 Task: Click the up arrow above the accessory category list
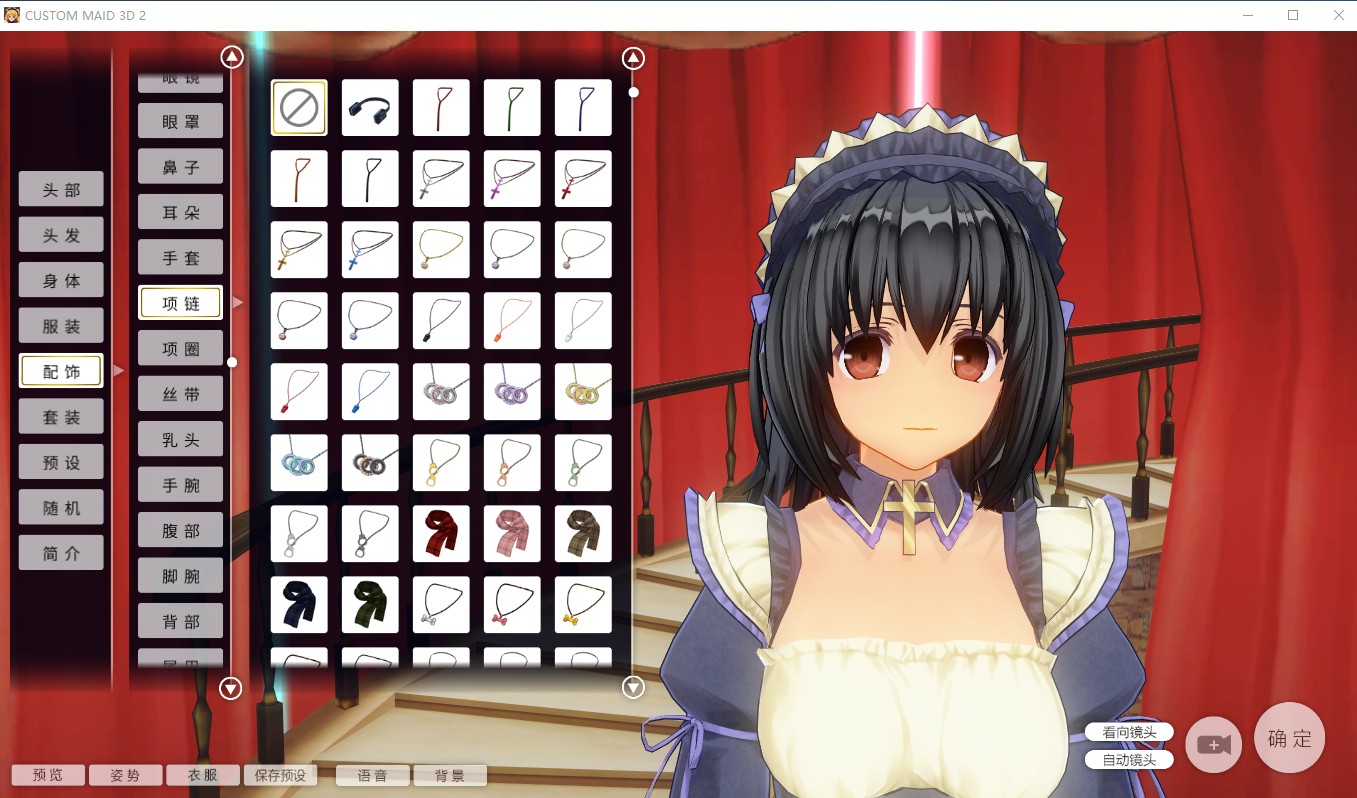pos(231,57)
